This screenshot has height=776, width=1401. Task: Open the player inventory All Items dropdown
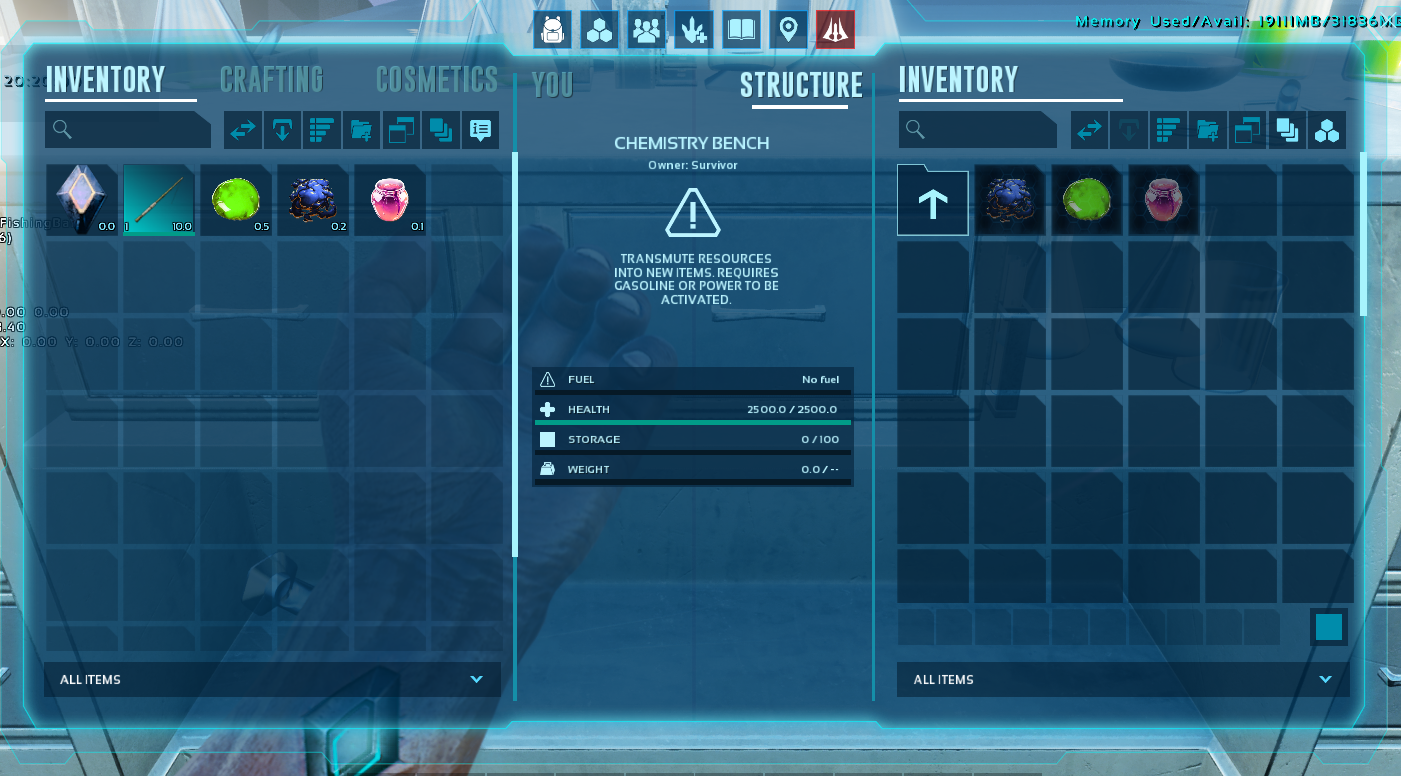coord(272,679)
